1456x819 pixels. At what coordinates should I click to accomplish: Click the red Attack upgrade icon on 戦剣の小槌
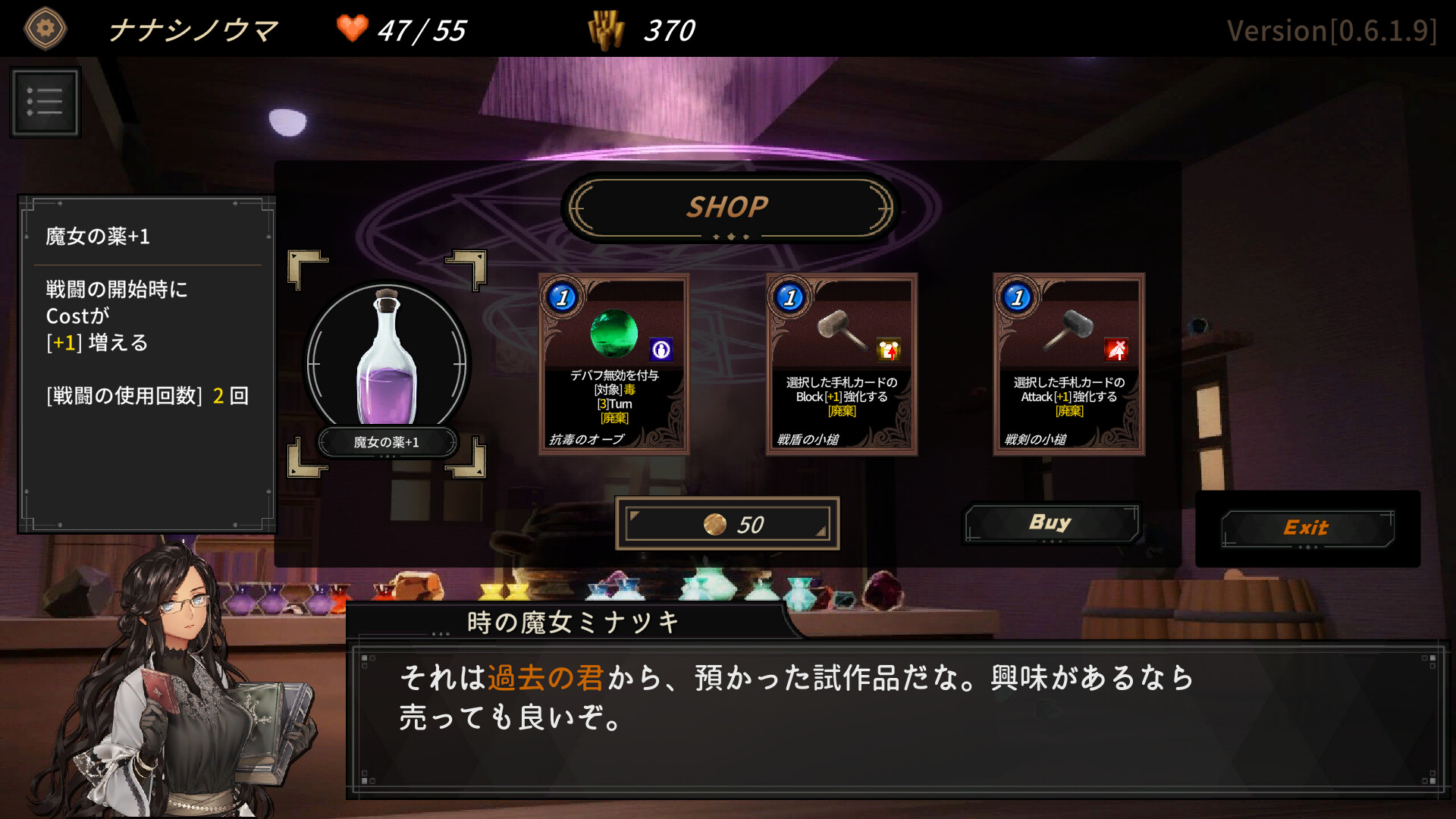(x=1115, y=350)
